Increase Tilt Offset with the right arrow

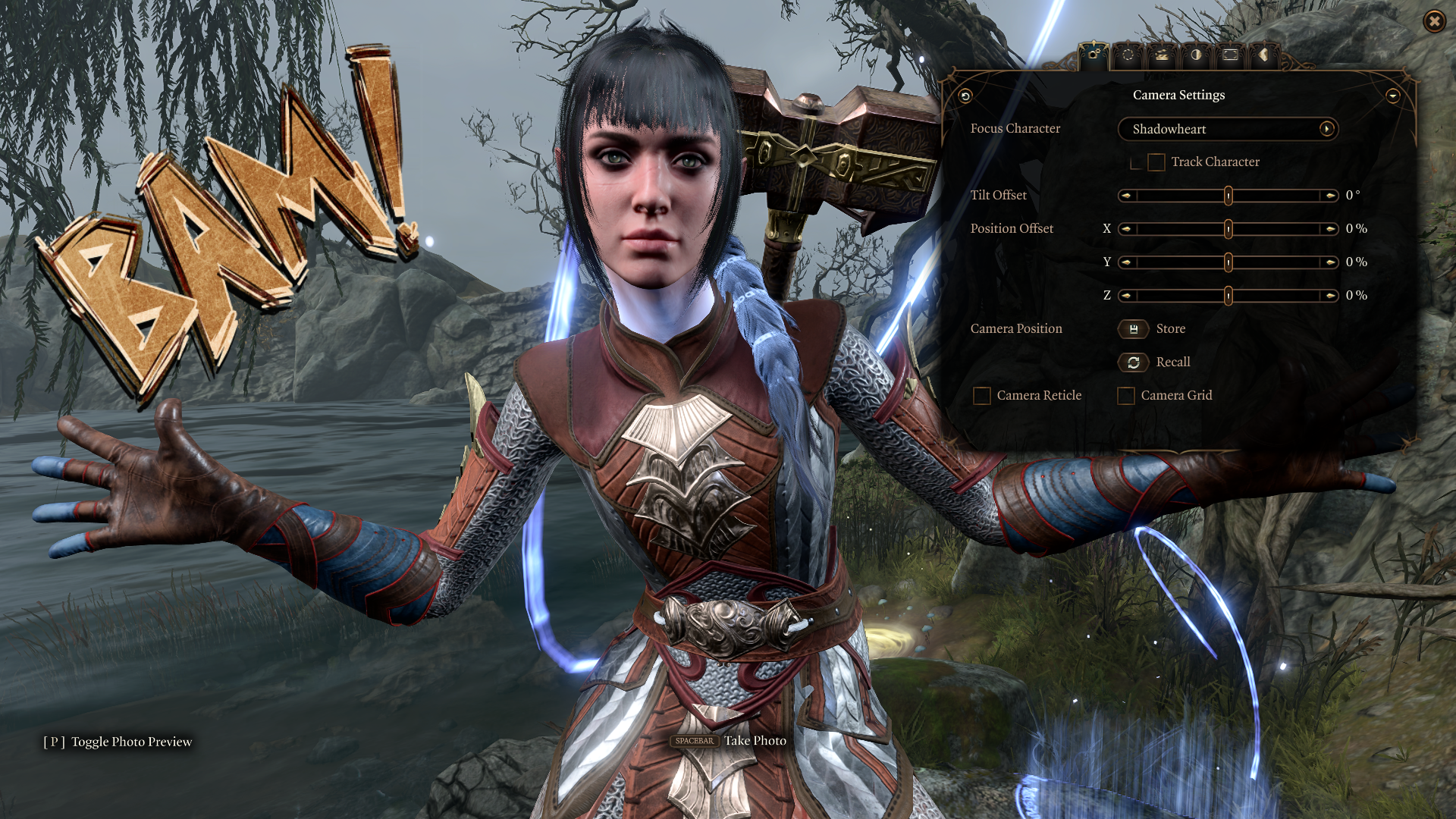pyautogui.click(x=1330, y=196)
